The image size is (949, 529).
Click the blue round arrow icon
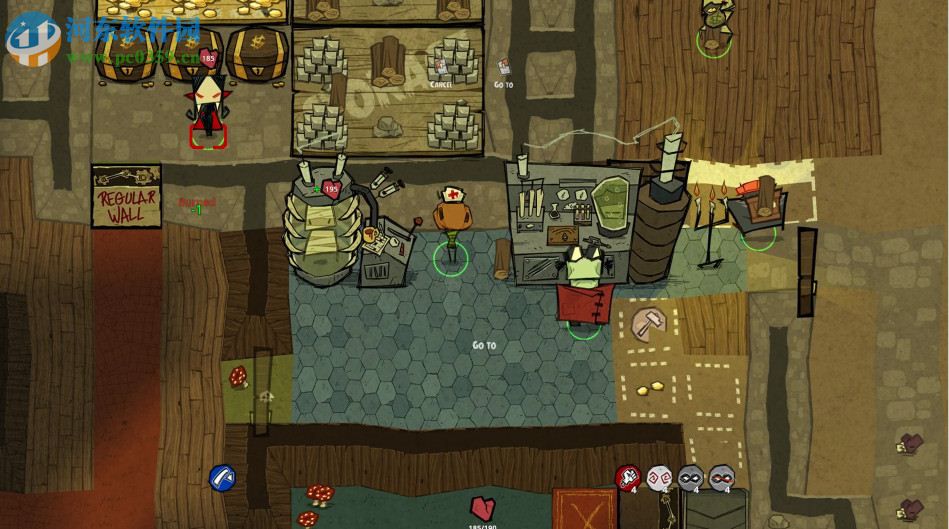[222, 477]
